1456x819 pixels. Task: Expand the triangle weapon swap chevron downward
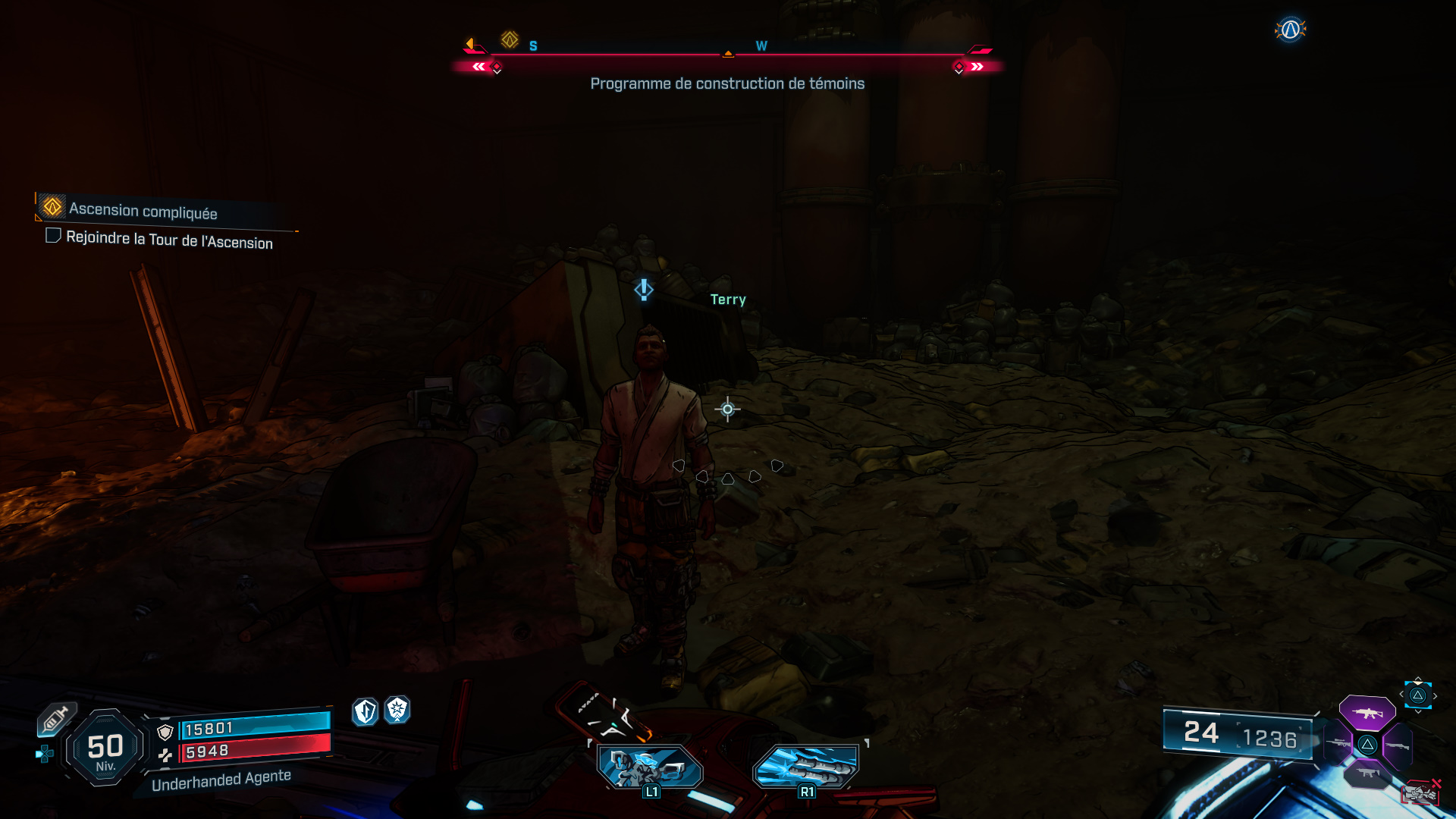coord(1417,711)
